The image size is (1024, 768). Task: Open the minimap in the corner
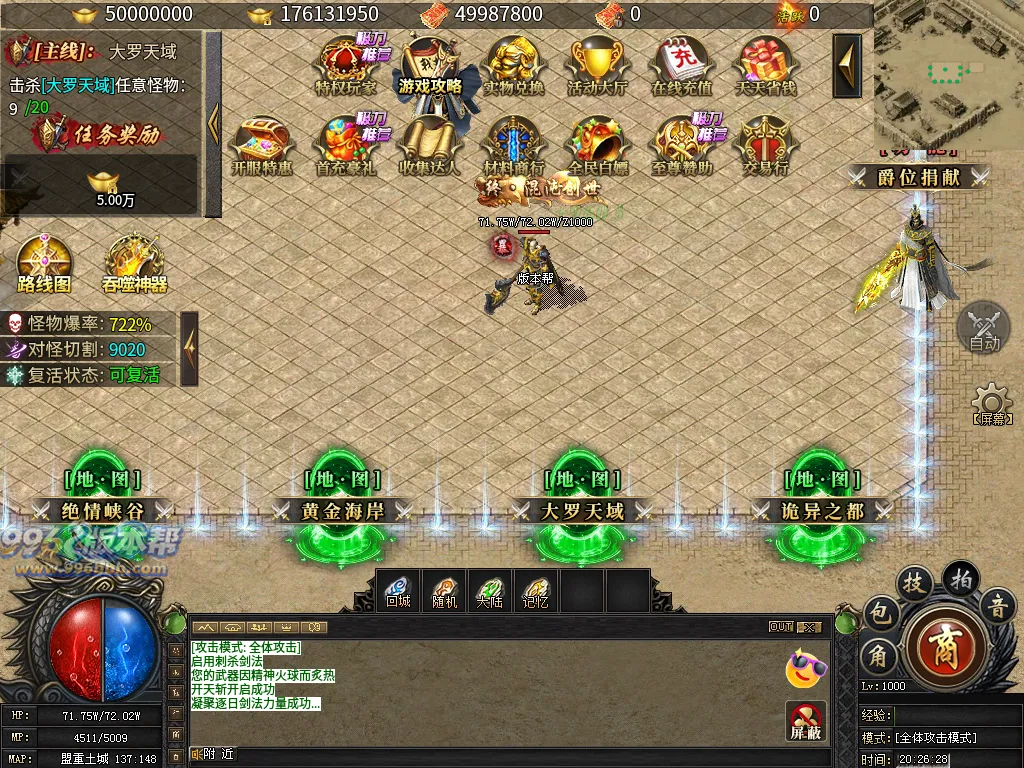948,73
